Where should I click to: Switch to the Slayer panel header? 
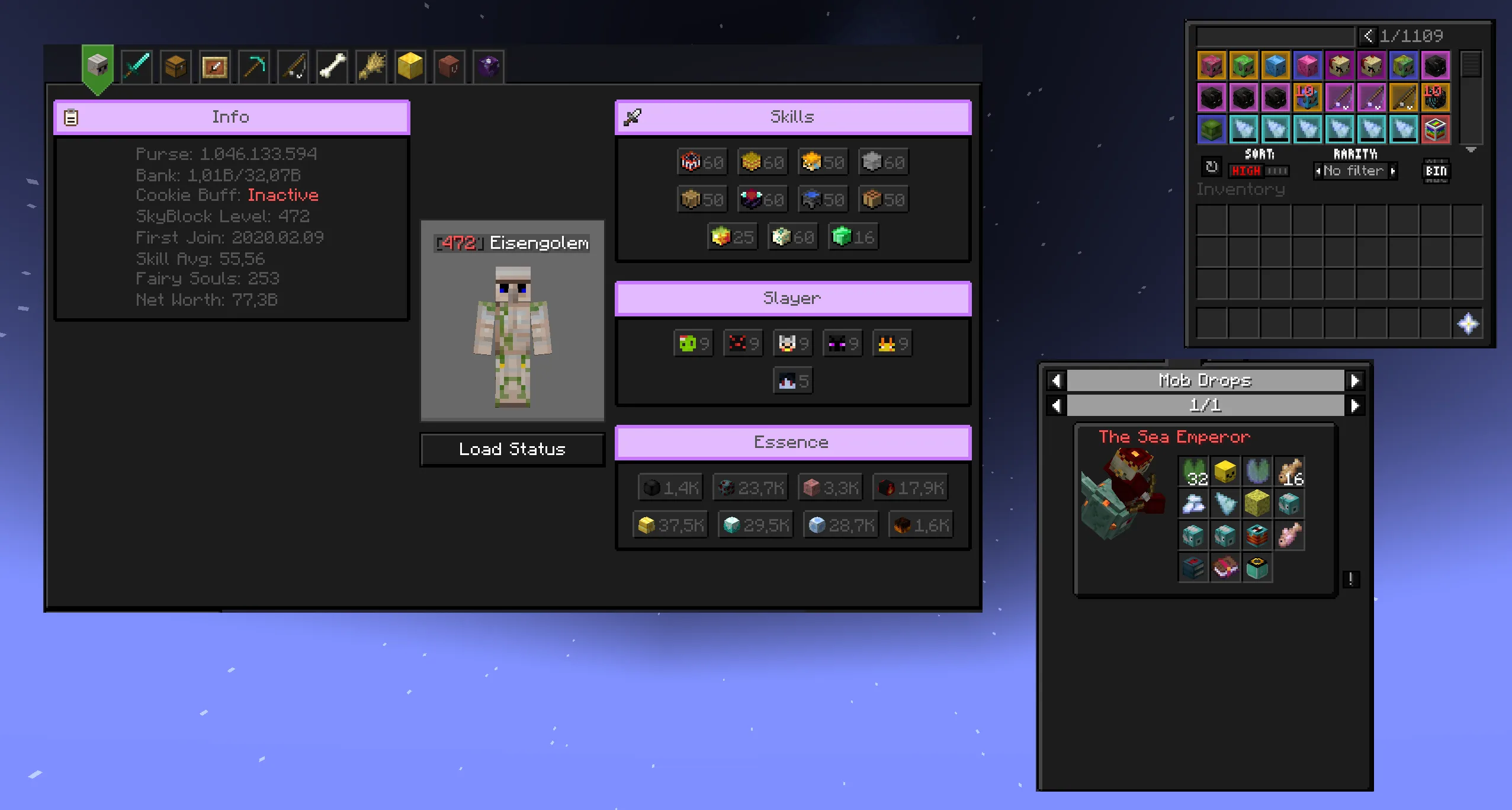pos(792,298)
